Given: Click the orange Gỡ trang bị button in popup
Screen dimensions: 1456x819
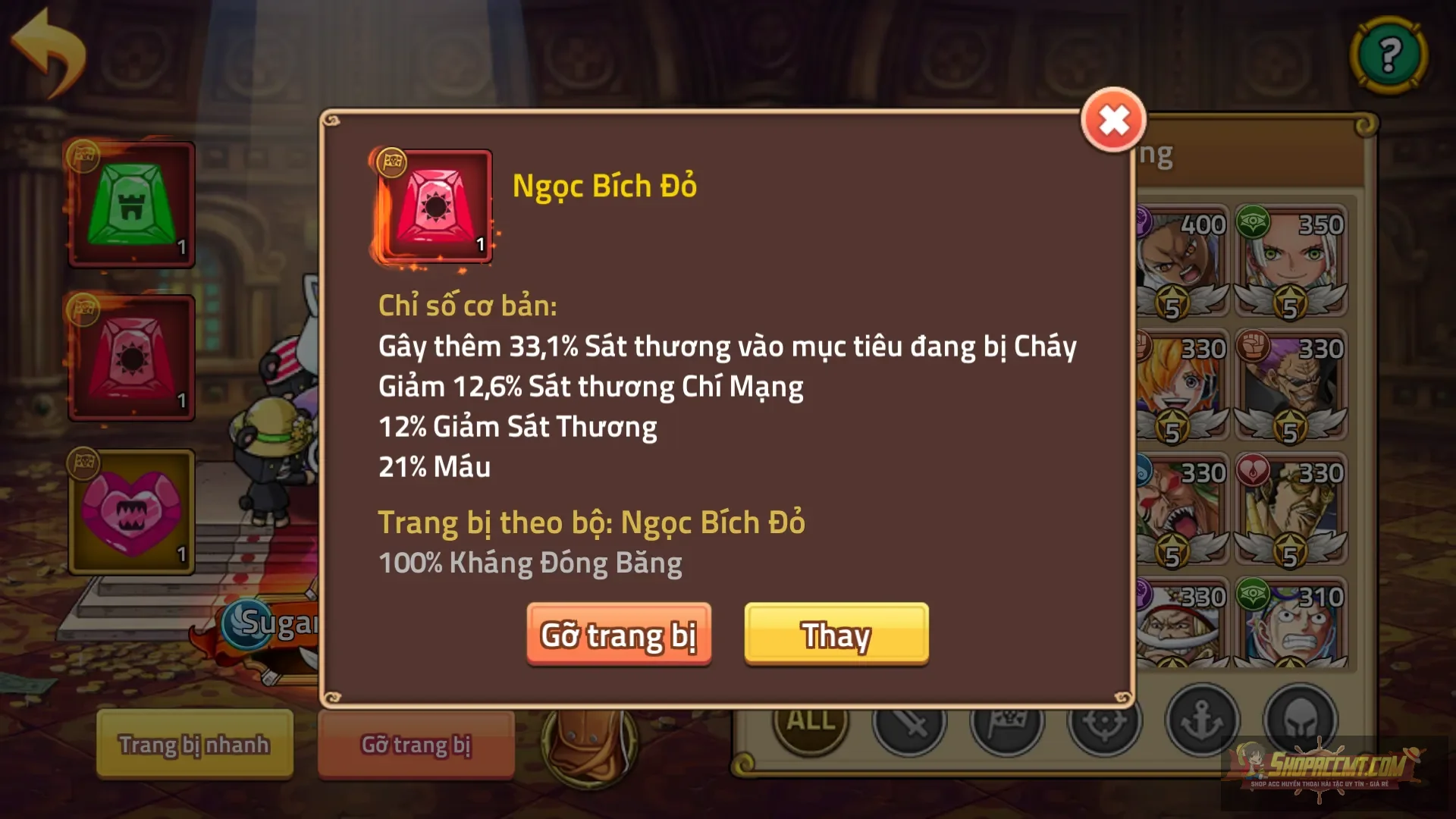Looking at the screenshot, I should point(619,635).
